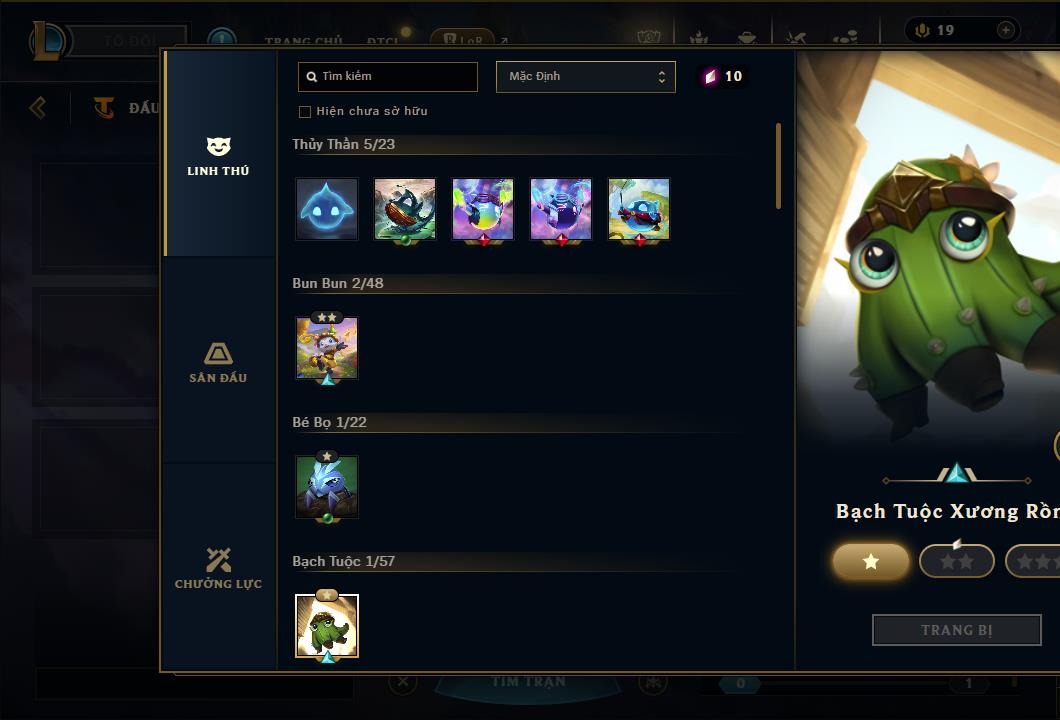Select the one-star tier button
The width and height of the screenshot is (1060, 720).
point(870,561)
